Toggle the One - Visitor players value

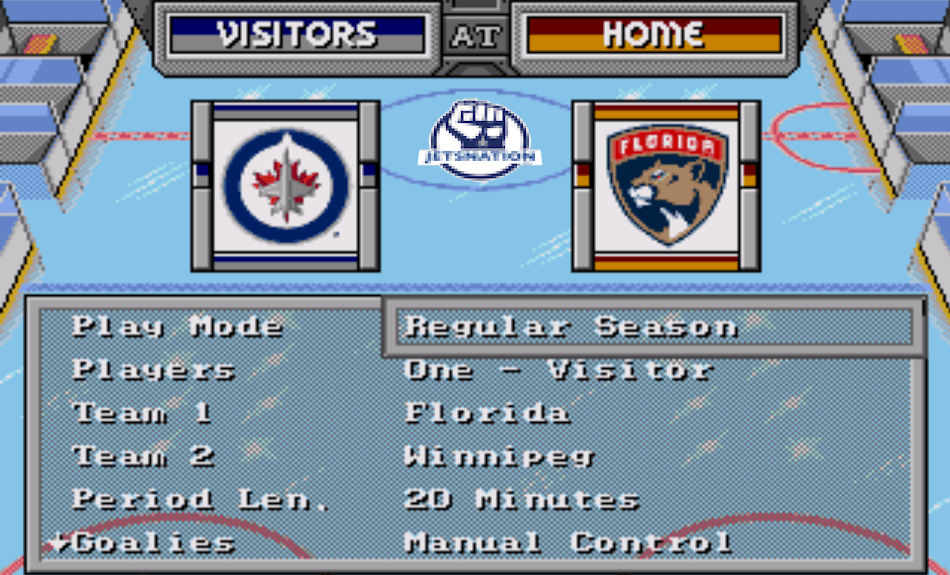tap(558, 370)
